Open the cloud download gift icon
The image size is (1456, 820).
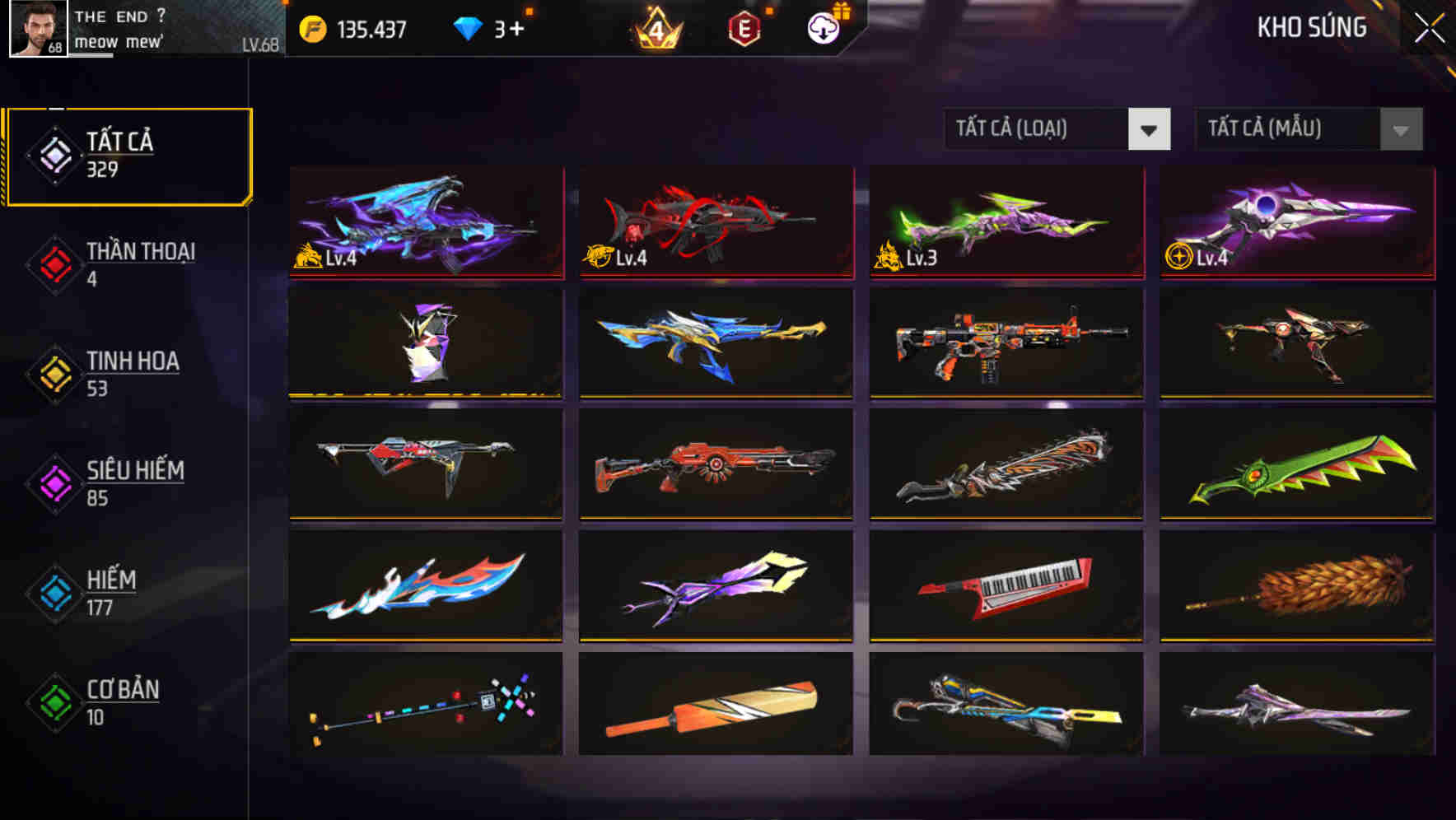tap(823, 27)
